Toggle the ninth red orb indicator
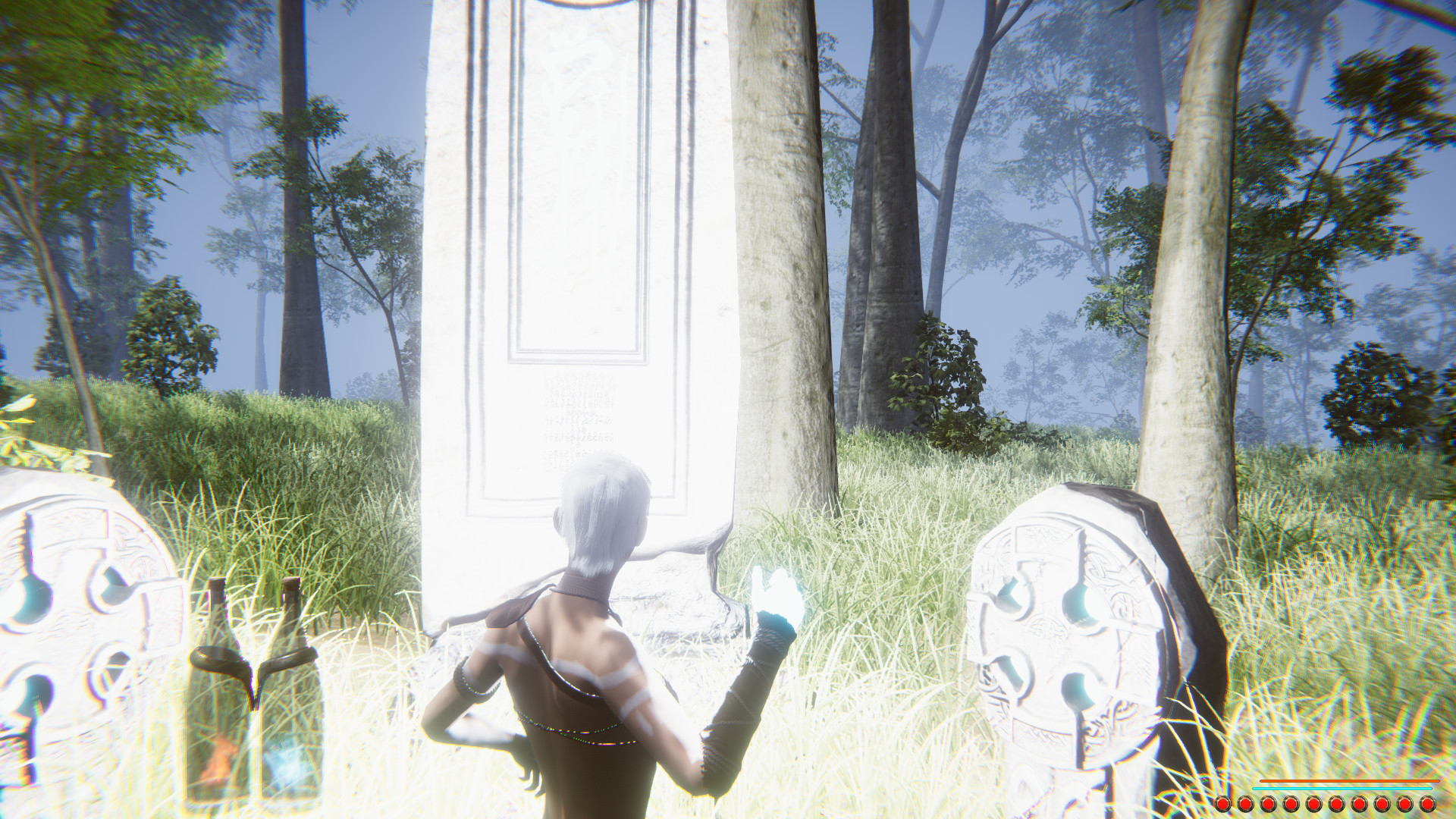The height and width of the screenshot is (819, 1456). click(x=1404, y=804)
